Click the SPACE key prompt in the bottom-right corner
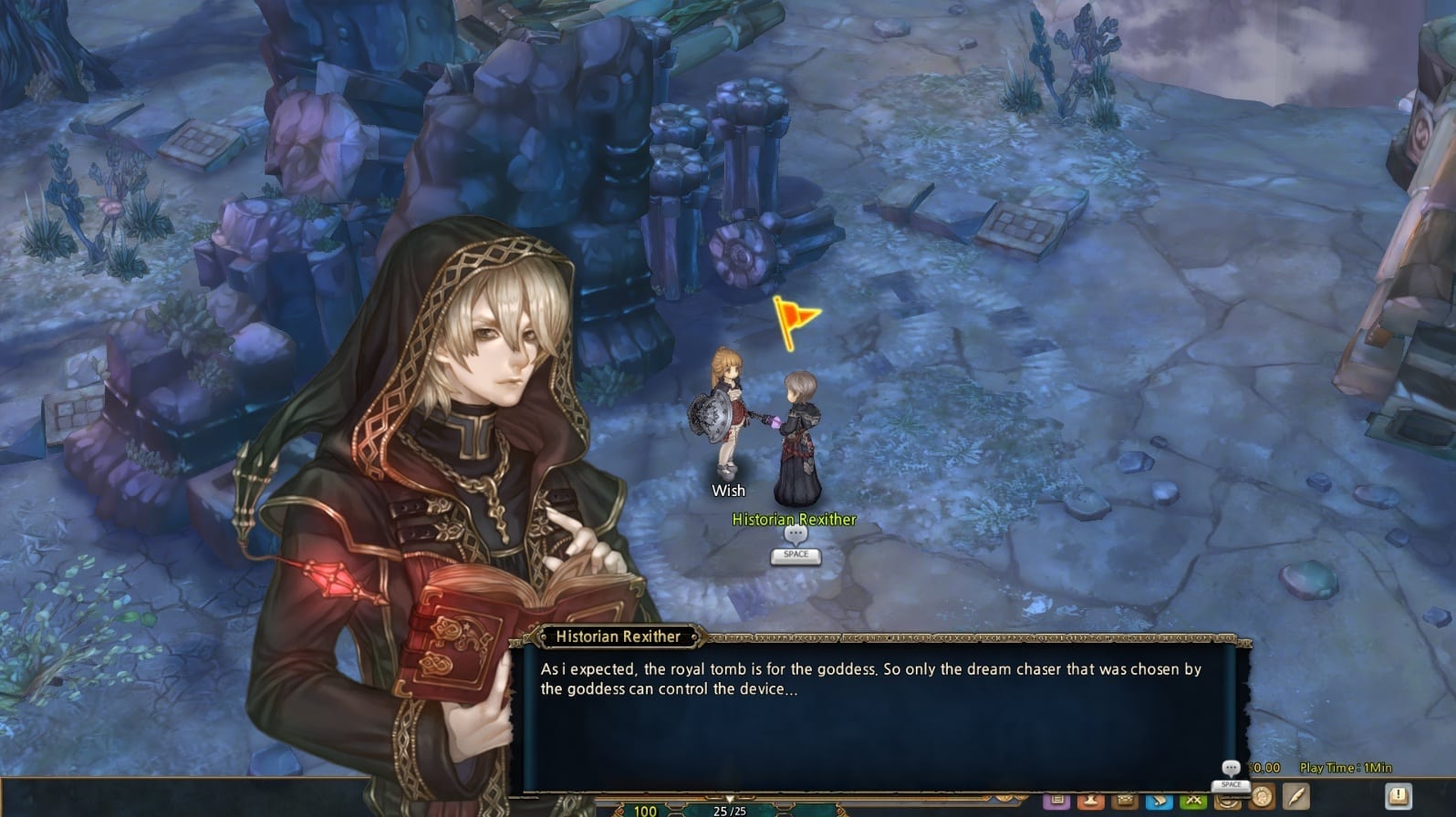Image resolution: width=1456 pixels, height=817 pixels. pos(1232,784)
